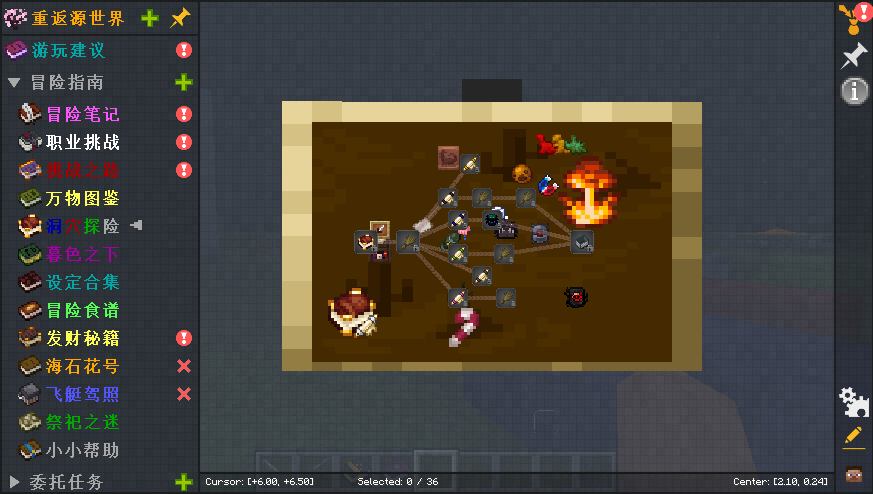Viewport: 873px width, 494px height.
Task: Open the candy cane quest node
Action: click(463, 327)
